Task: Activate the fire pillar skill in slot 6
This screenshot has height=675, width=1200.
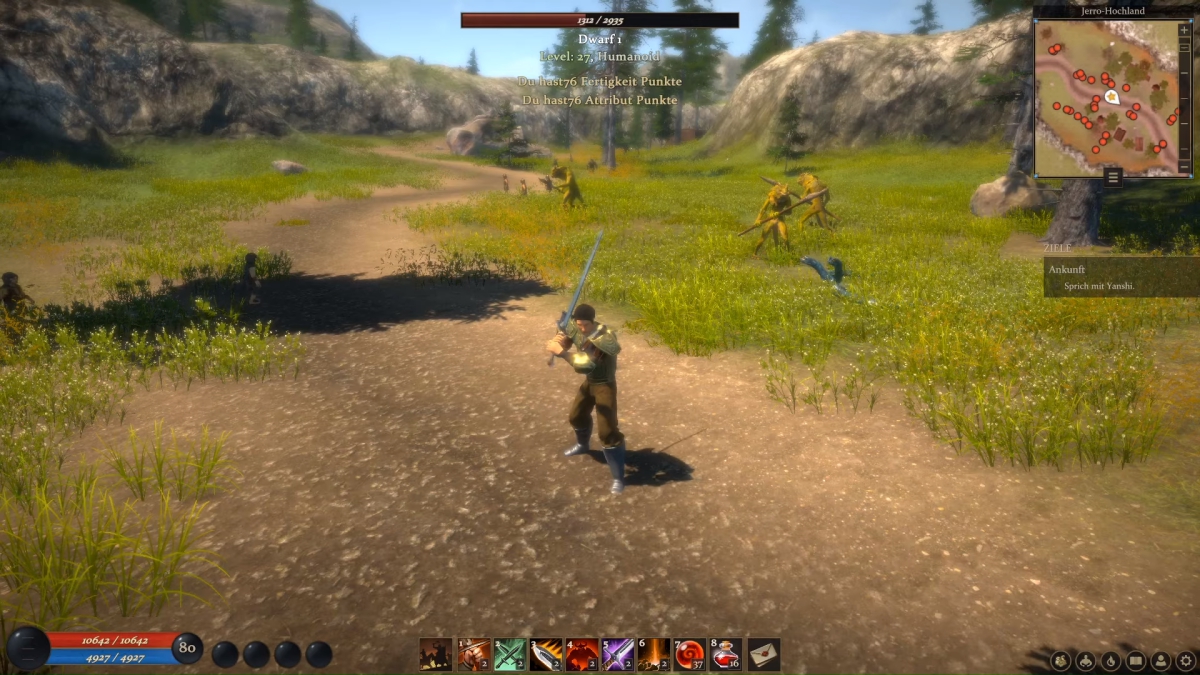Action: tap(654, 654)
